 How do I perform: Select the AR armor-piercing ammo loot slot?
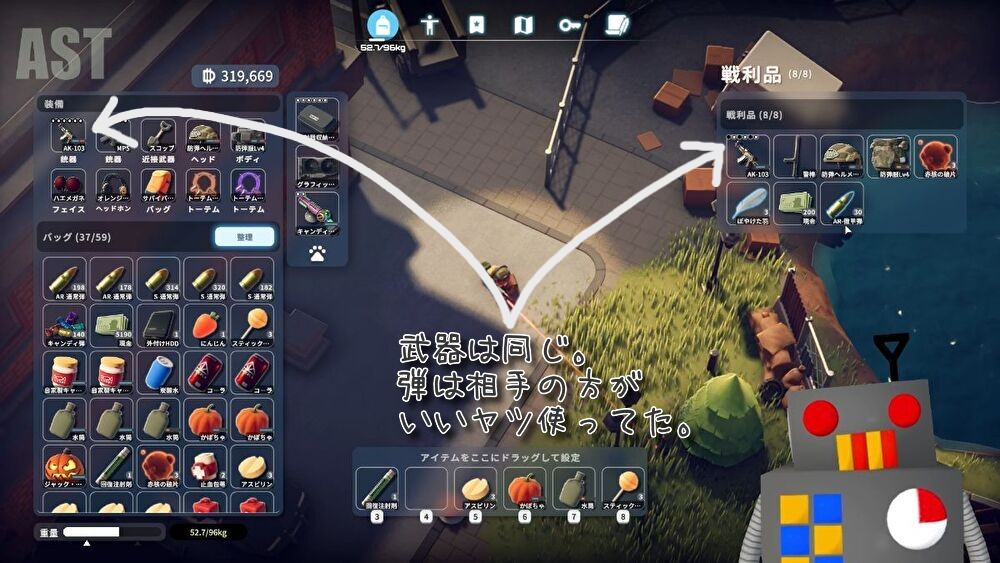tap(841, 202)
